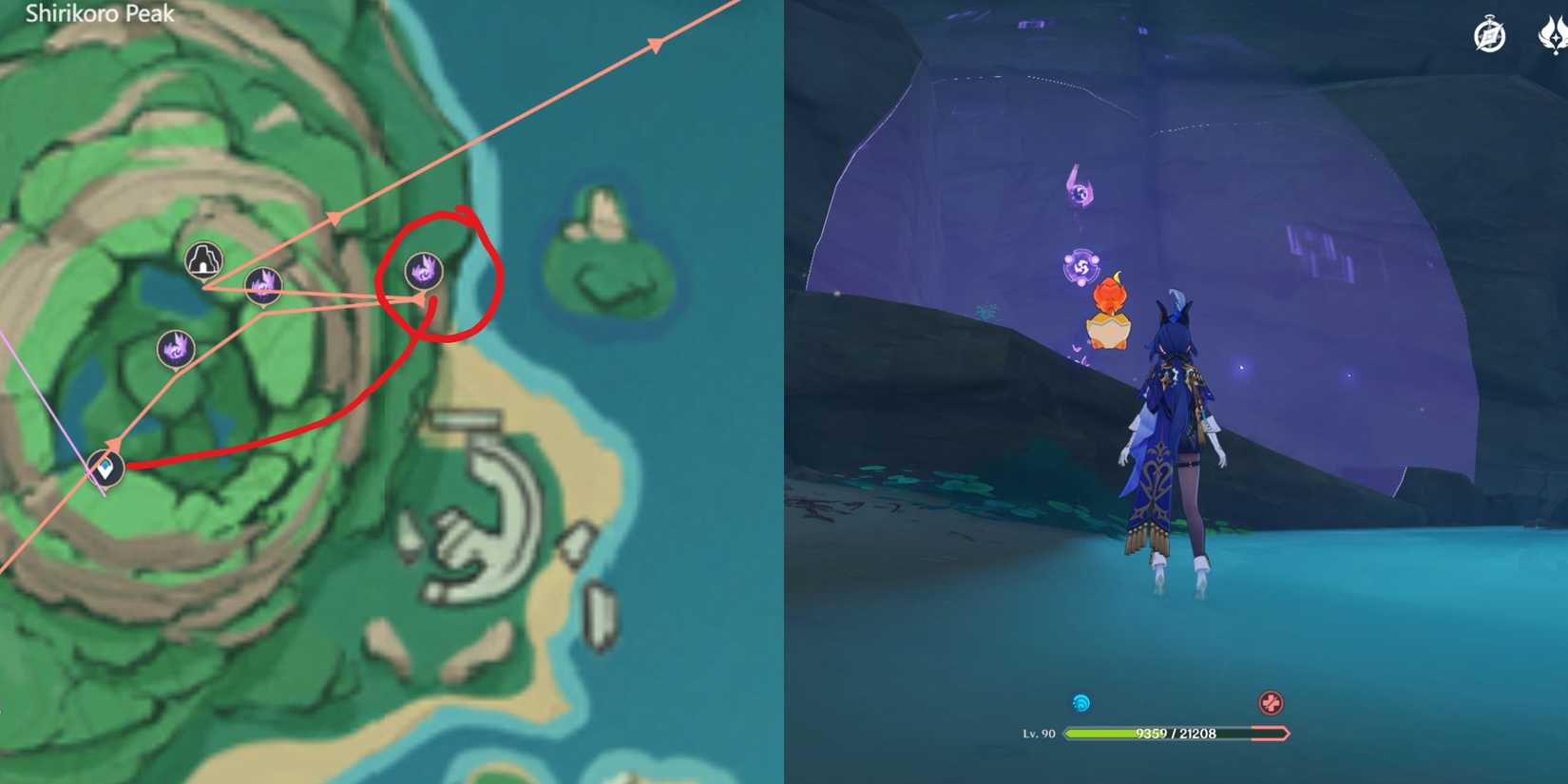Expand the Shirikoro Peak region label
The image size is (1568, 784).
click(98, 14)
